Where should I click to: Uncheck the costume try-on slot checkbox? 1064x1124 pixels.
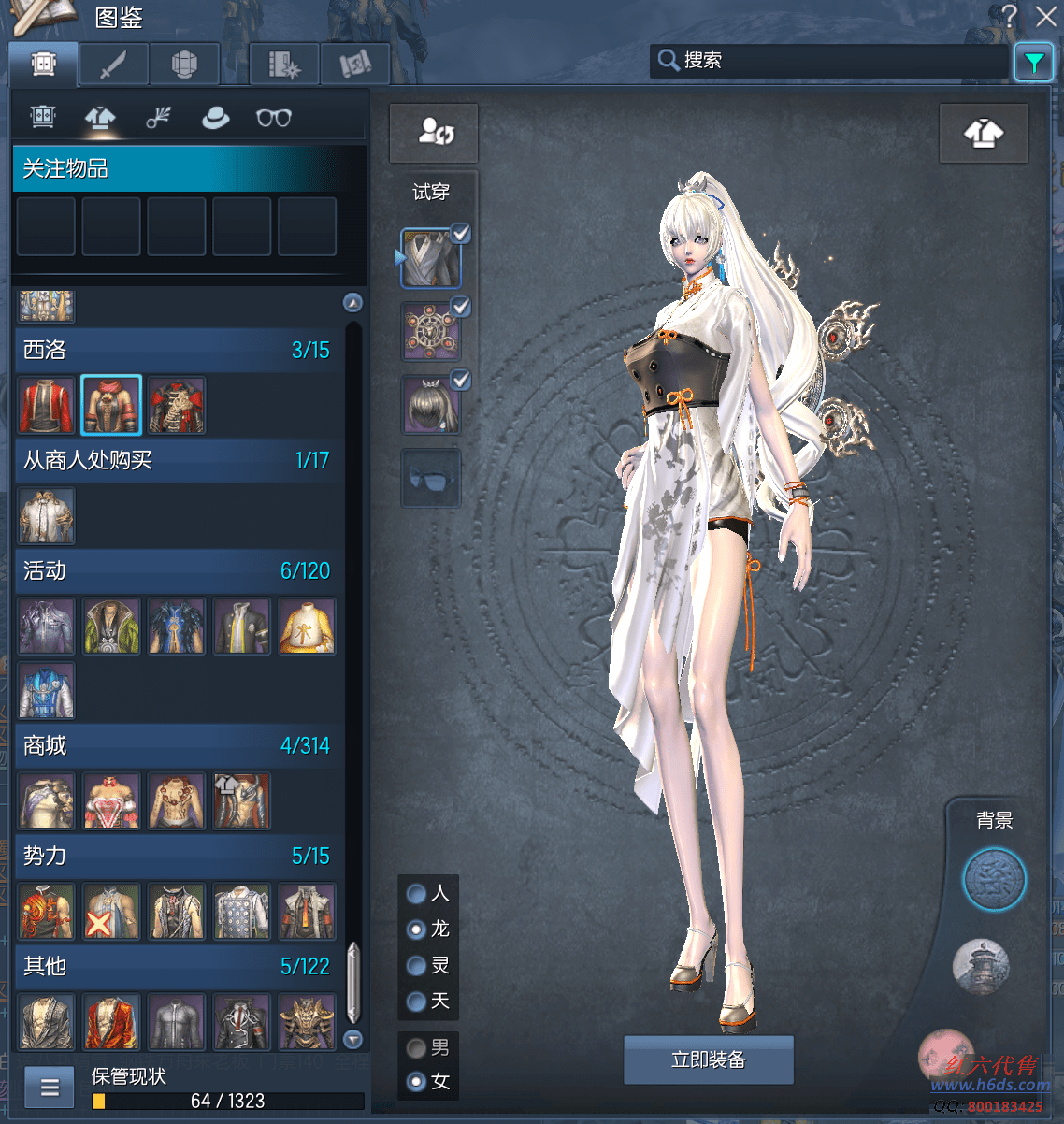coord(461,234)
